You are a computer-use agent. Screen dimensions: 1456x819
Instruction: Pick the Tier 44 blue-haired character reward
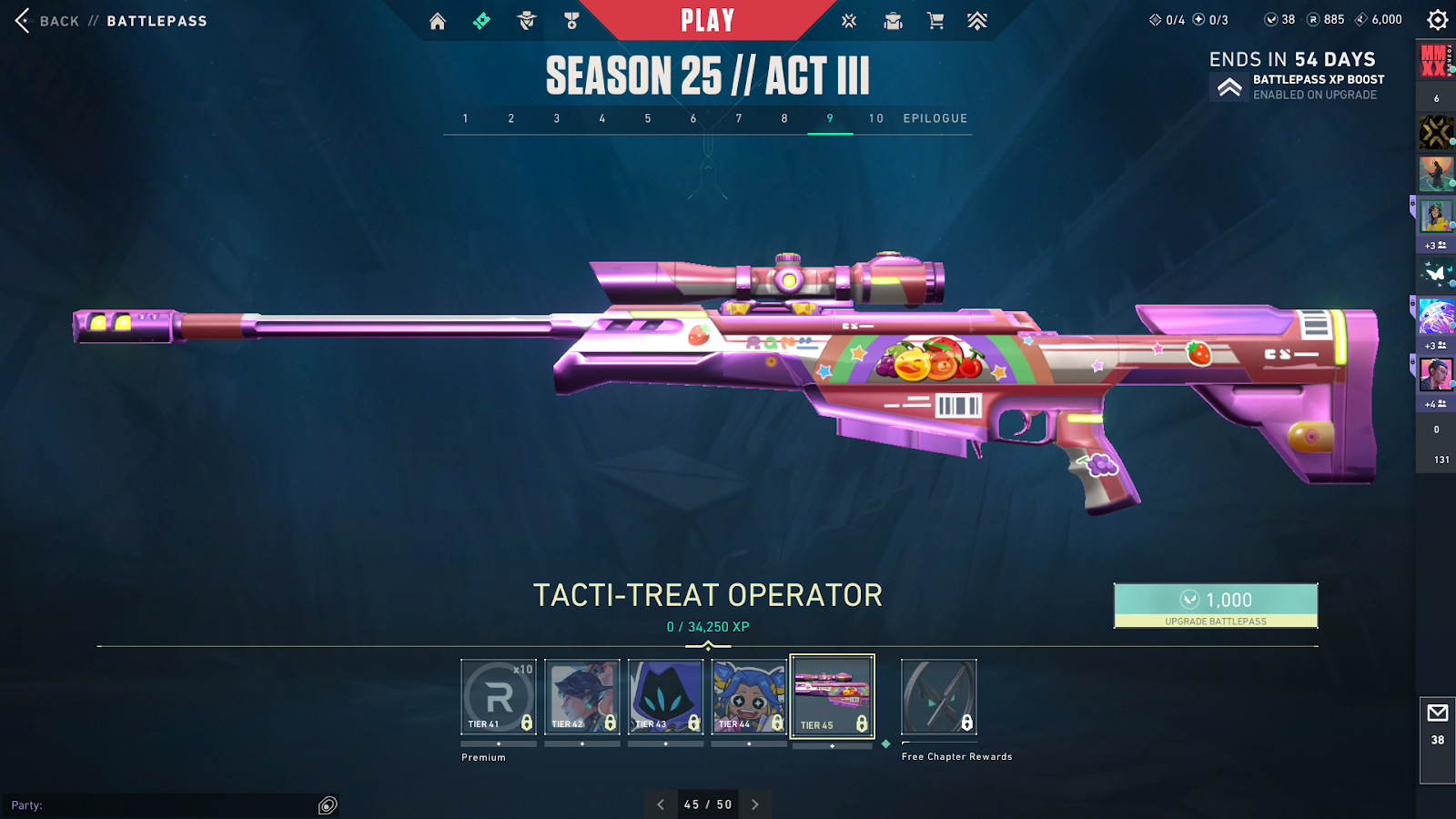(x=749, y=696)
